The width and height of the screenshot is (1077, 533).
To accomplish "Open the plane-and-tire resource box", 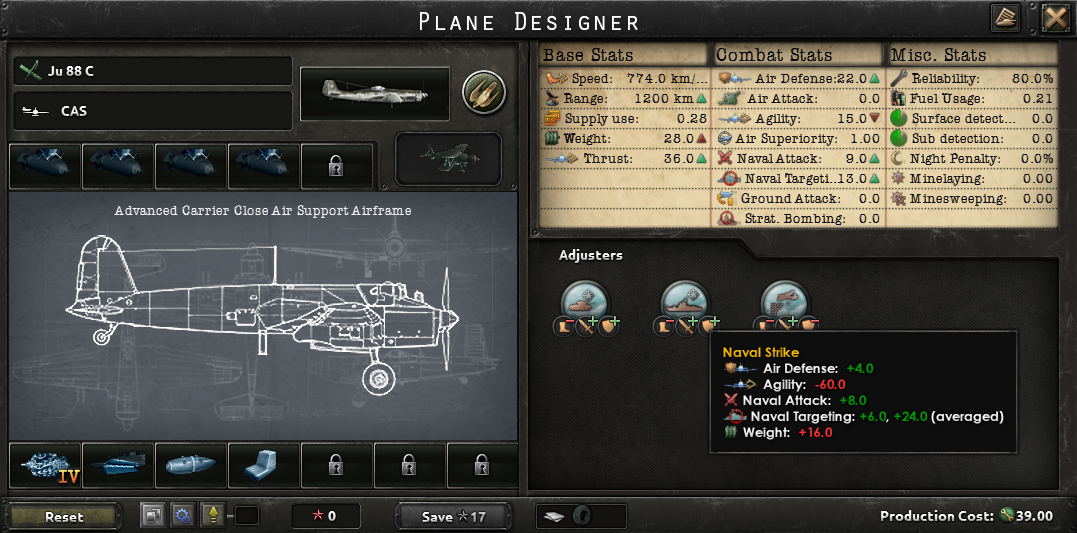I will (x=581, y=516).
